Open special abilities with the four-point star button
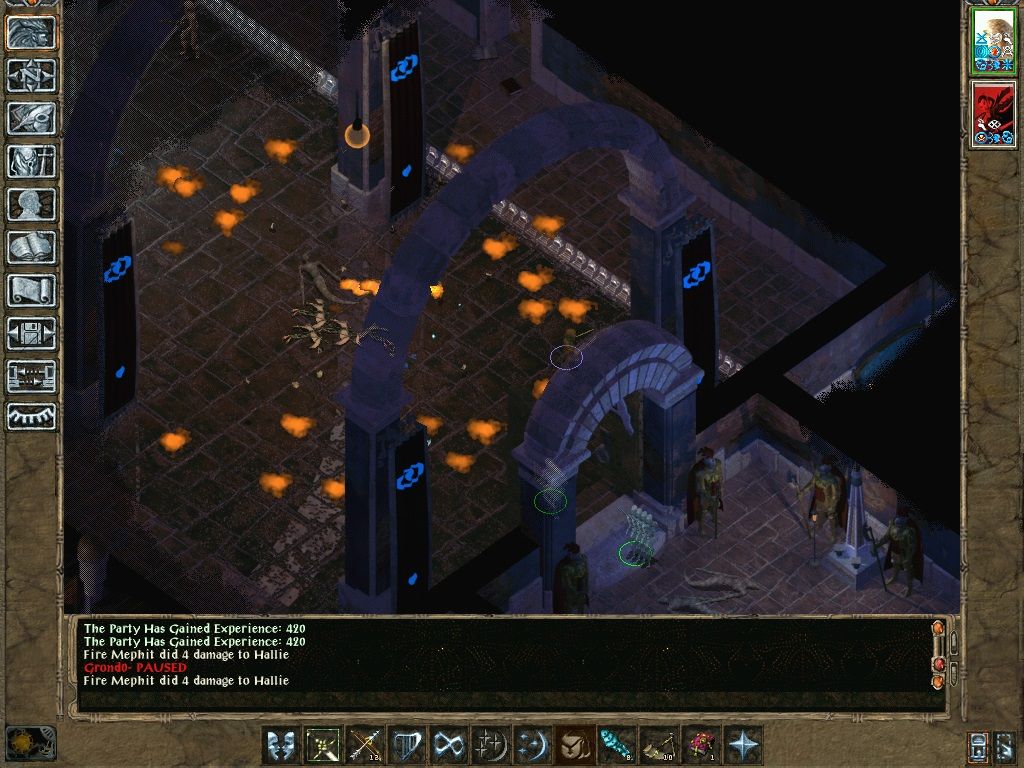Image resolution: width=1024 pixels, height=768 pixels. (744, 745)
